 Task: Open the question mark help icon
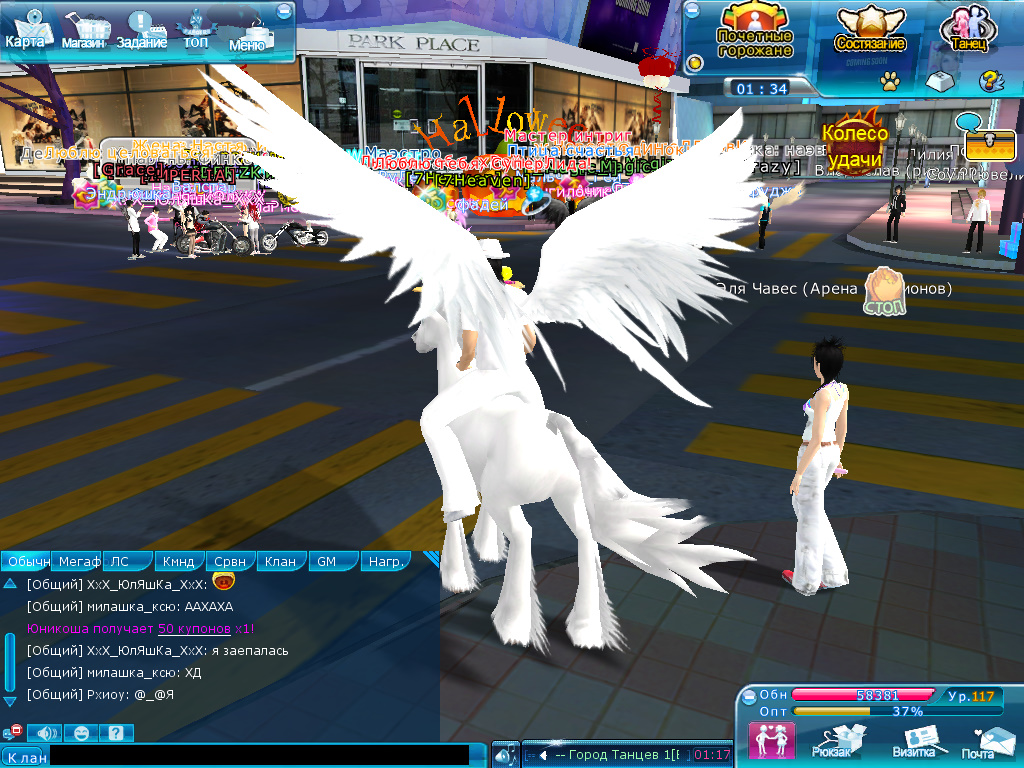(x=989, y=81)
